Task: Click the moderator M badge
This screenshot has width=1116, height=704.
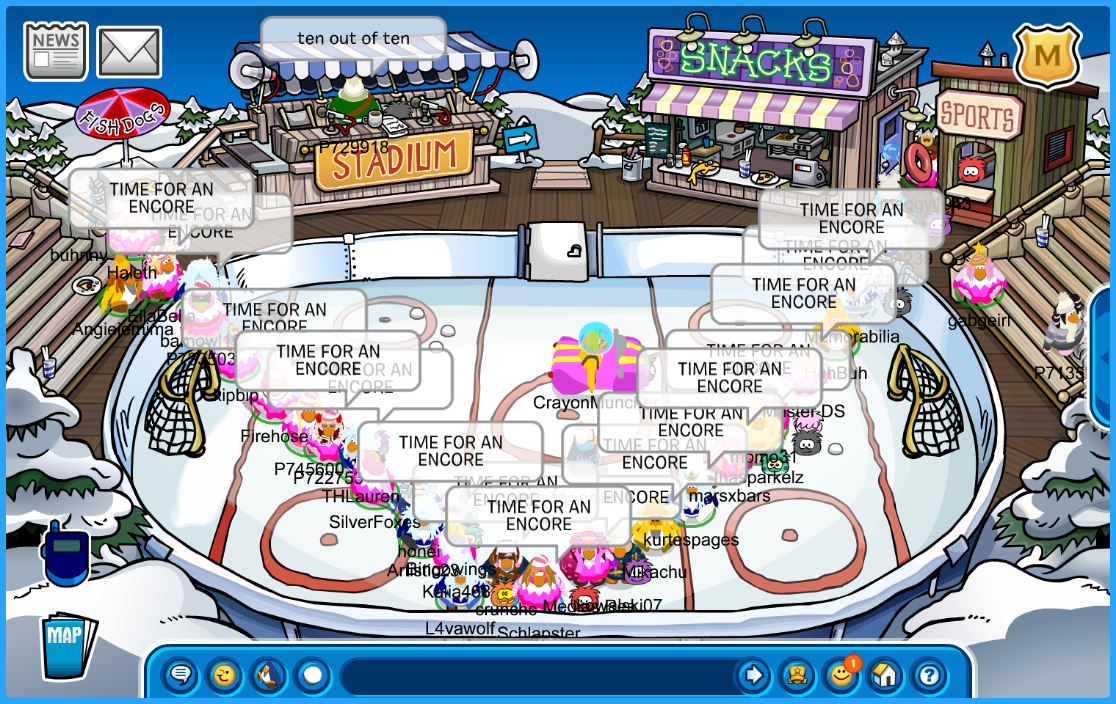Action: pos(1047,55)
